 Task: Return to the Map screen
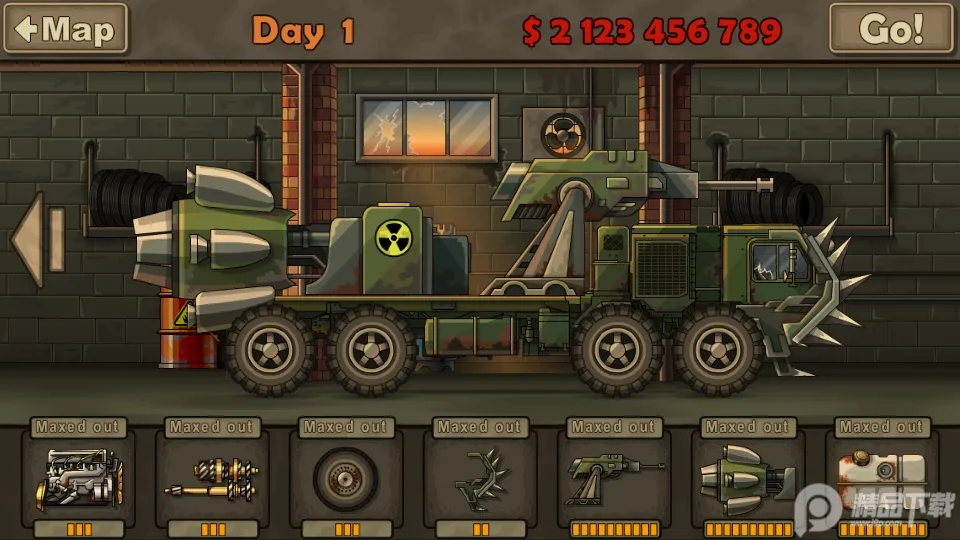click(66, 29)
